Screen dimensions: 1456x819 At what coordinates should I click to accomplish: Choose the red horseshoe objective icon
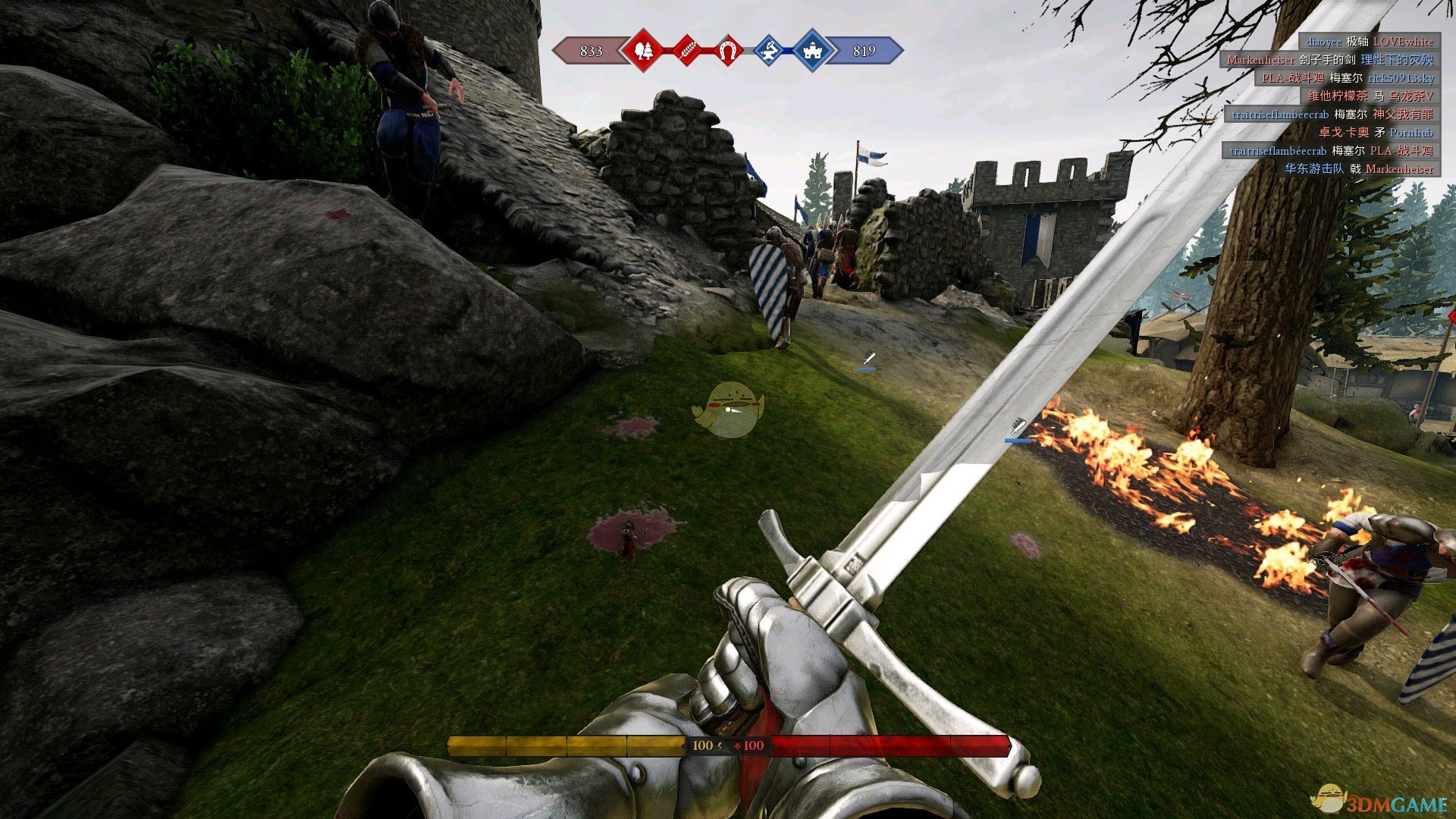tap(727, 51)
